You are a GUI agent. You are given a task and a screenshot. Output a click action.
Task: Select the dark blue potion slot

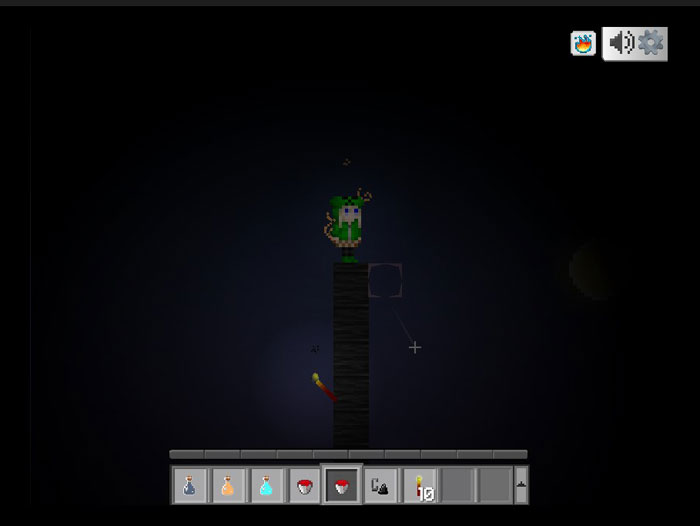(190, 486)
